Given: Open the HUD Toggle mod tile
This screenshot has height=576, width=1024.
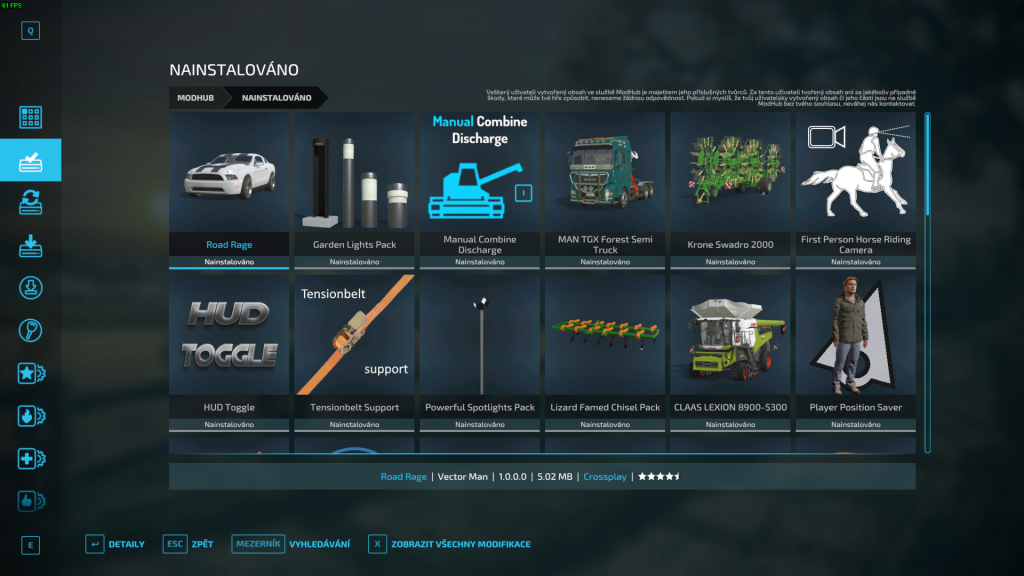Looking at the screenshot, I should (x=229, y=352).
